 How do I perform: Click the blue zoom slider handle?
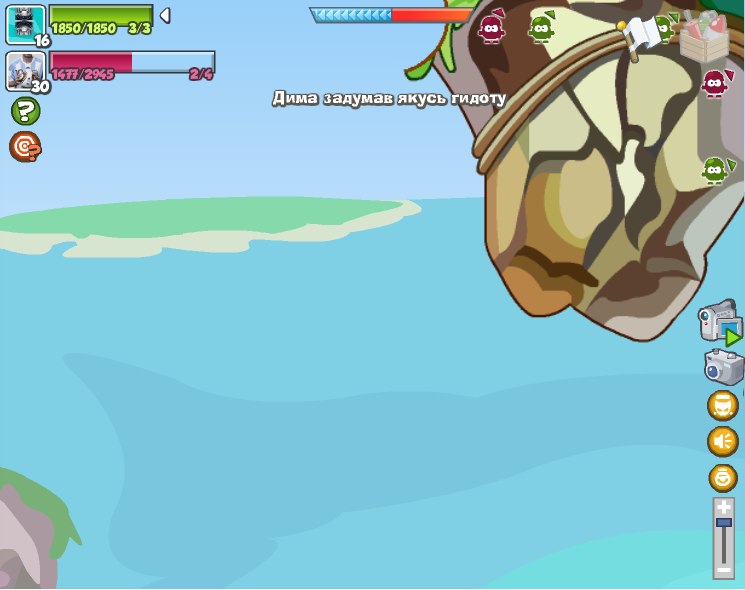tap(723, 522)
